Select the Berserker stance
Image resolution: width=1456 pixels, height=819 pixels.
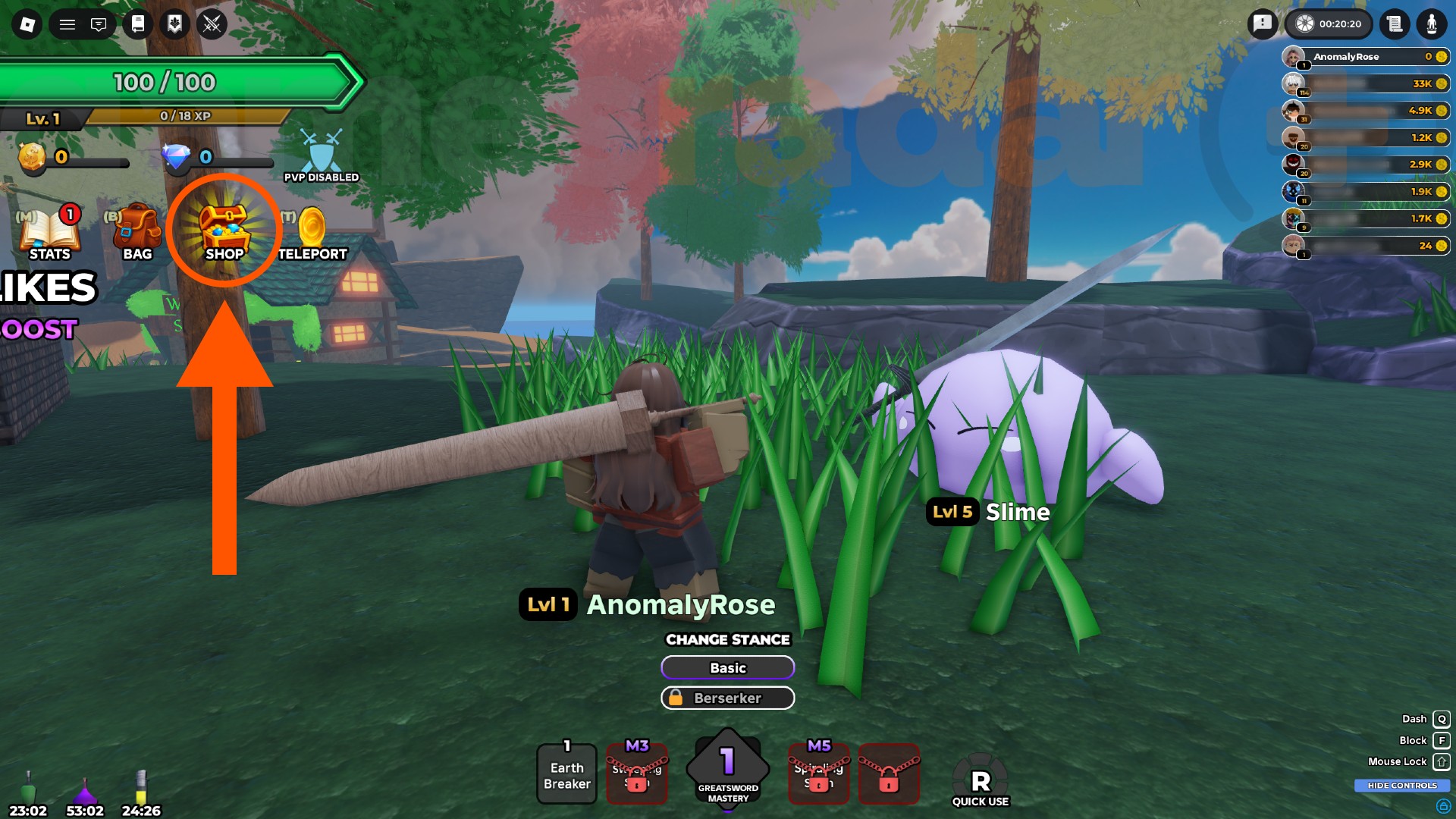pyautogui.click(x=727, y=698)
